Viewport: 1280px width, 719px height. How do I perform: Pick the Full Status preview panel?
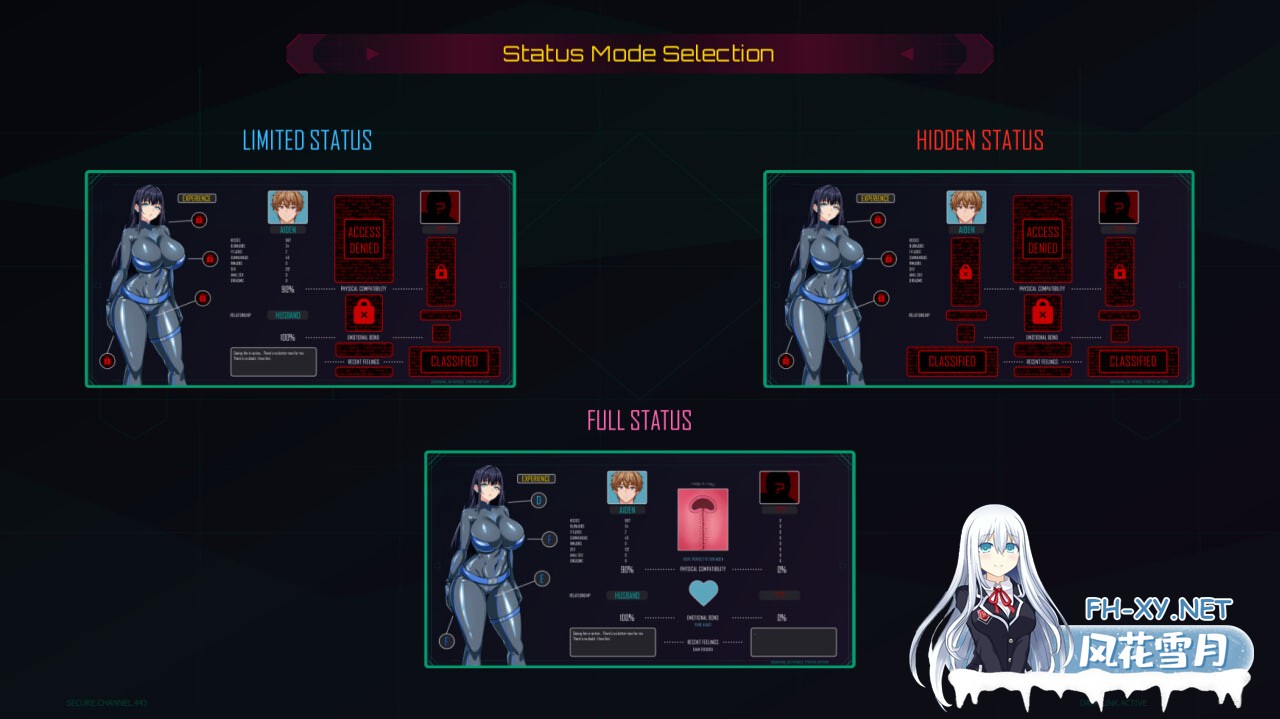640,559
